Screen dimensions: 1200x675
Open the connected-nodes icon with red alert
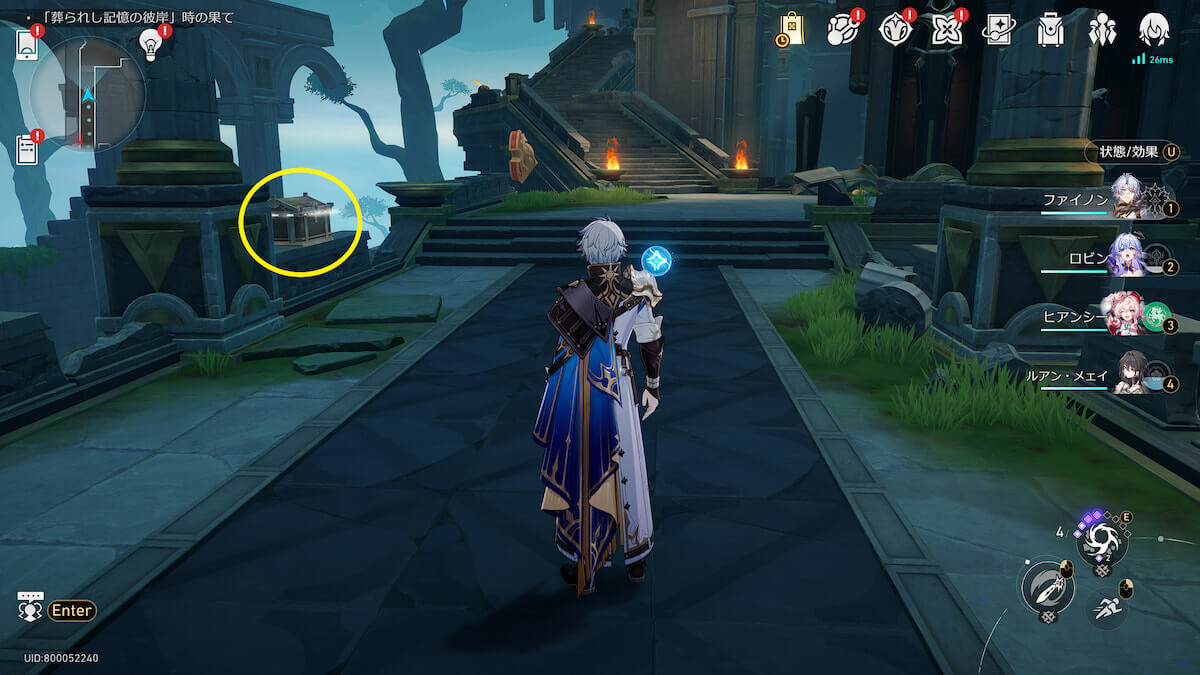click(x=843, y=30)
